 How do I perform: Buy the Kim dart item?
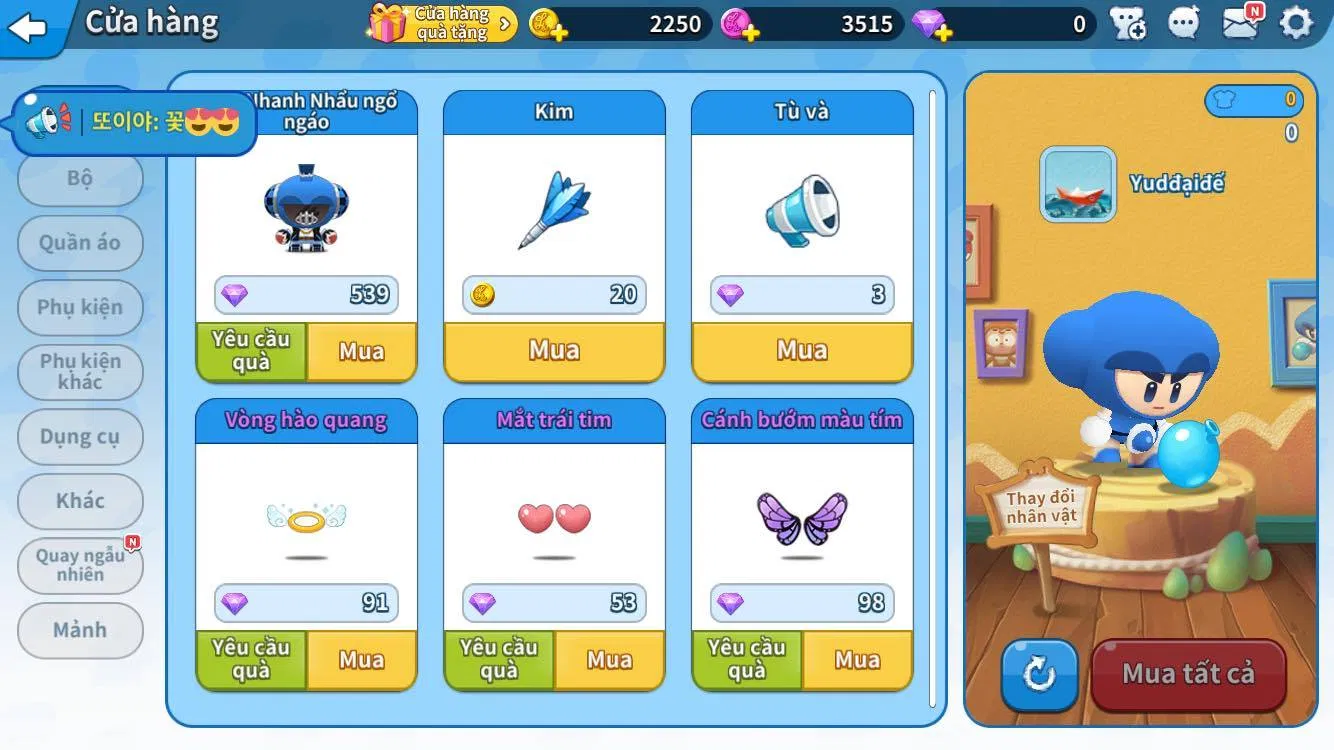(554, 351)
